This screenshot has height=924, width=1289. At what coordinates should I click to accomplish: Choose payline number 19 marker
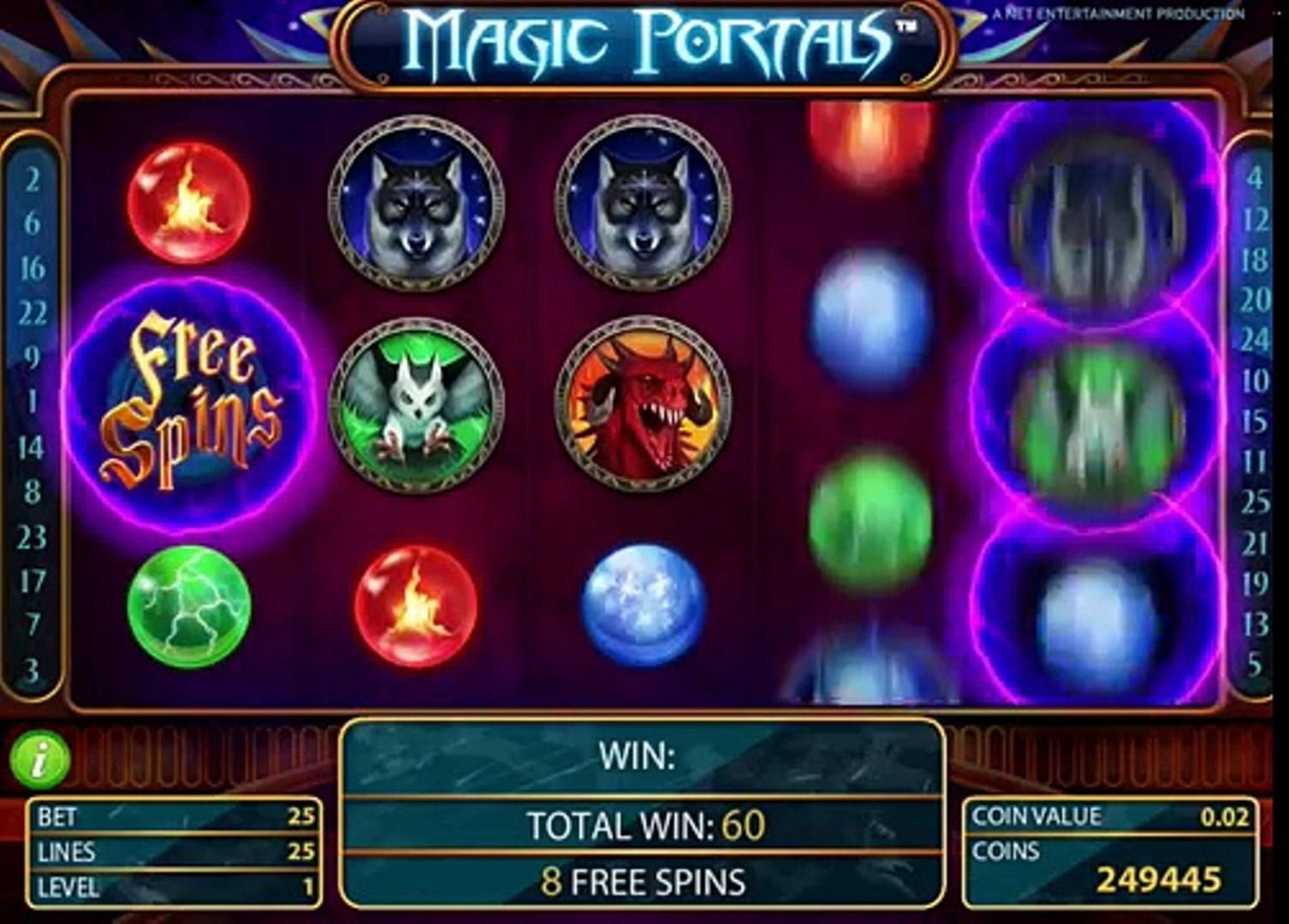tap(1255, 583)
